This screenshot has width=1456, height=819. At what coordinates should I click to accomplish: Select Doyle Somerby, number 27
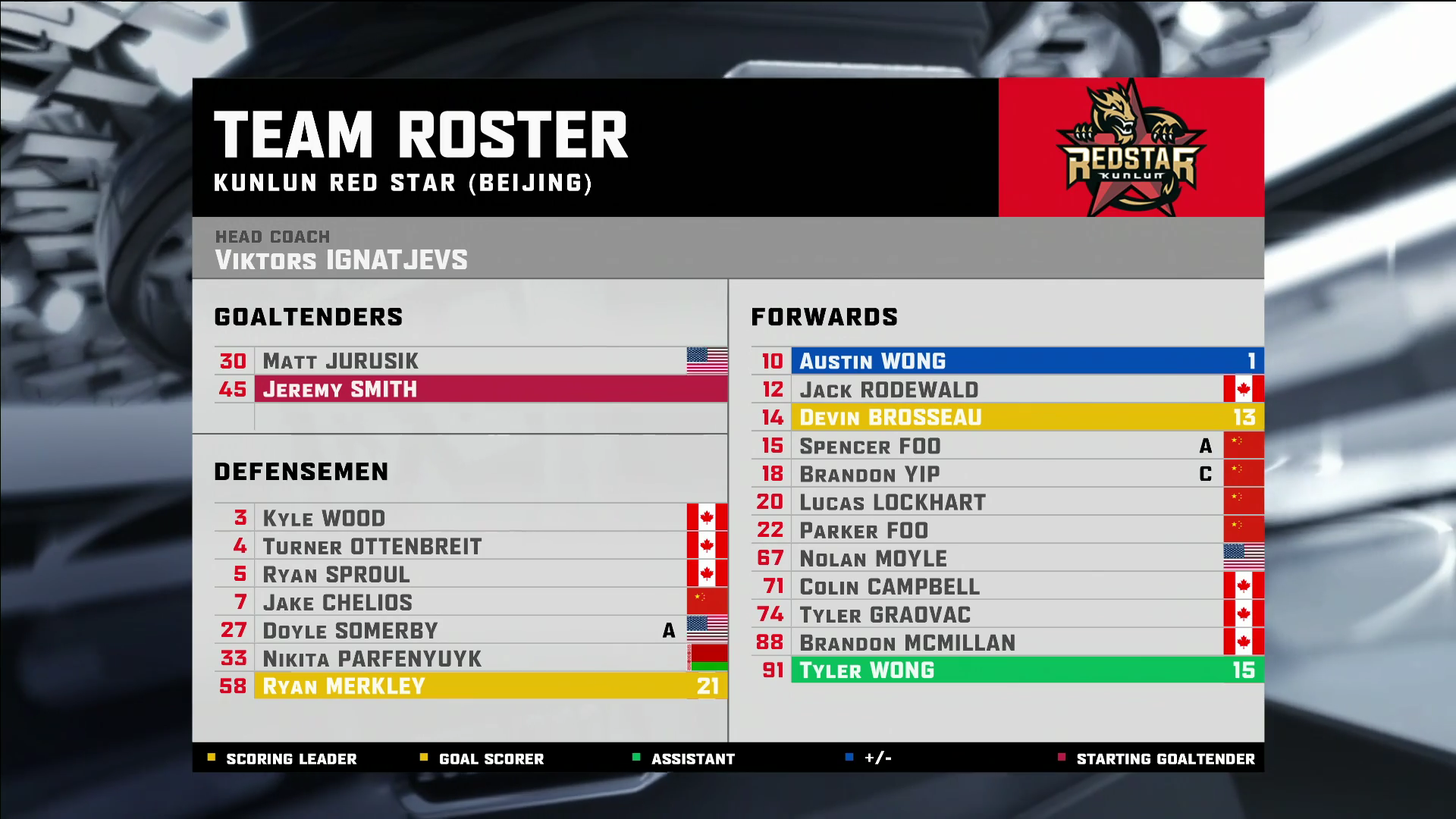[470, 630]
